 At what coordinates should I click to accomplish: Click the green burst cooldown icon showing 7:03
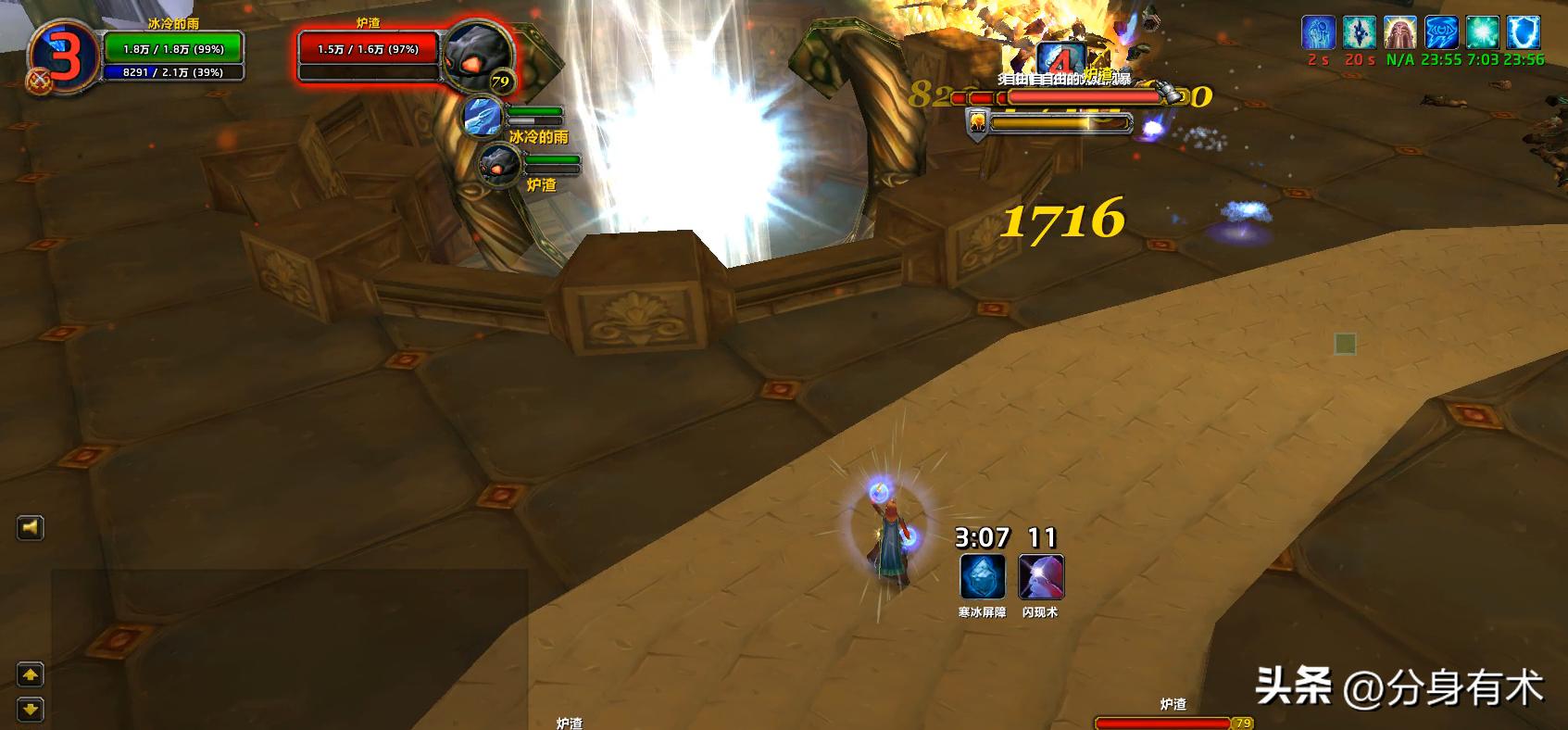click(x=1482, y=32)
